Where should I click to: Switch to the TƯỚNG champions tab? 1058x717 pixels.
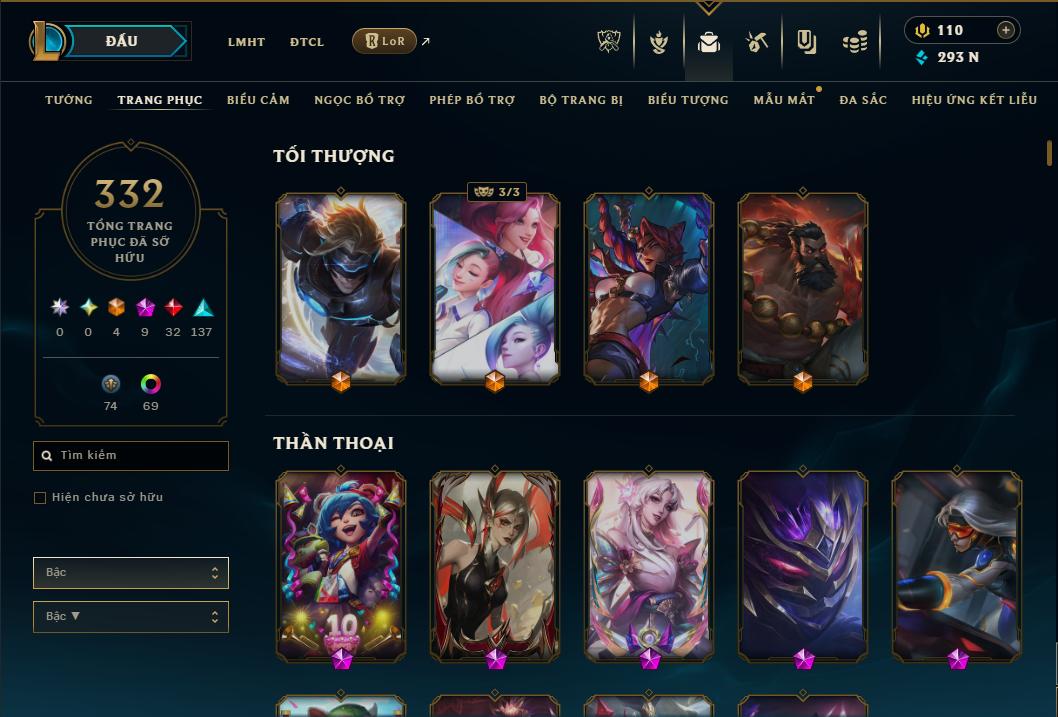coord(69,100)
